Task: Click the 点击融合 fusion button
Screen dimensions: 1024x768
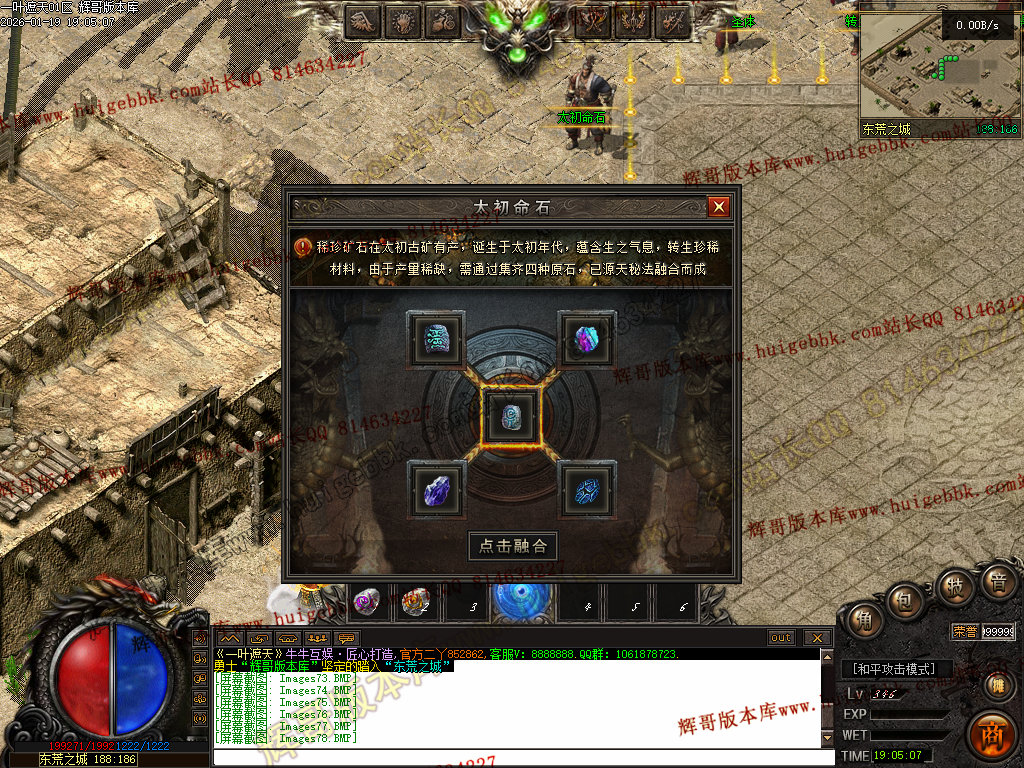Action: (513, 546)
